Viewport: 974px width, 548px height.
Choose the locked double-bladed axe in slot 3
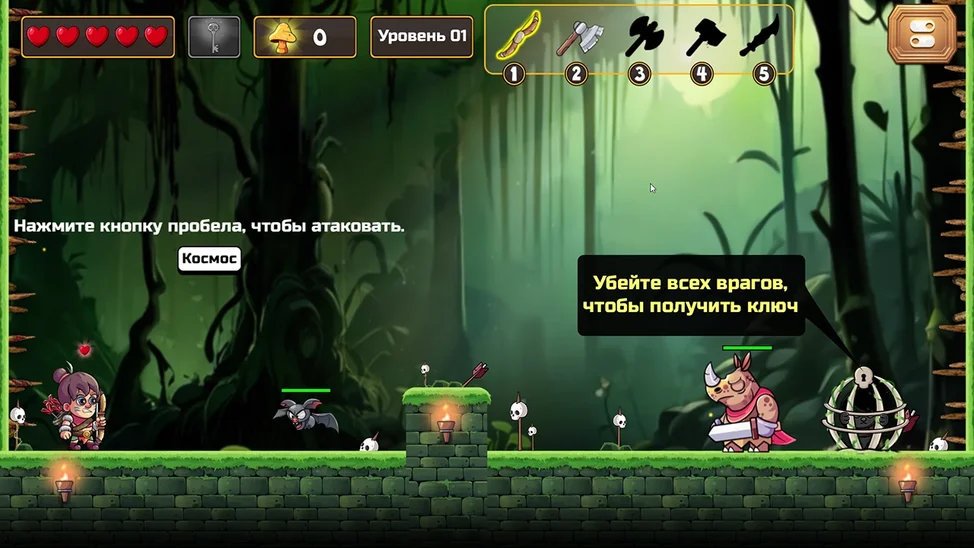click(x=640, y=37)
